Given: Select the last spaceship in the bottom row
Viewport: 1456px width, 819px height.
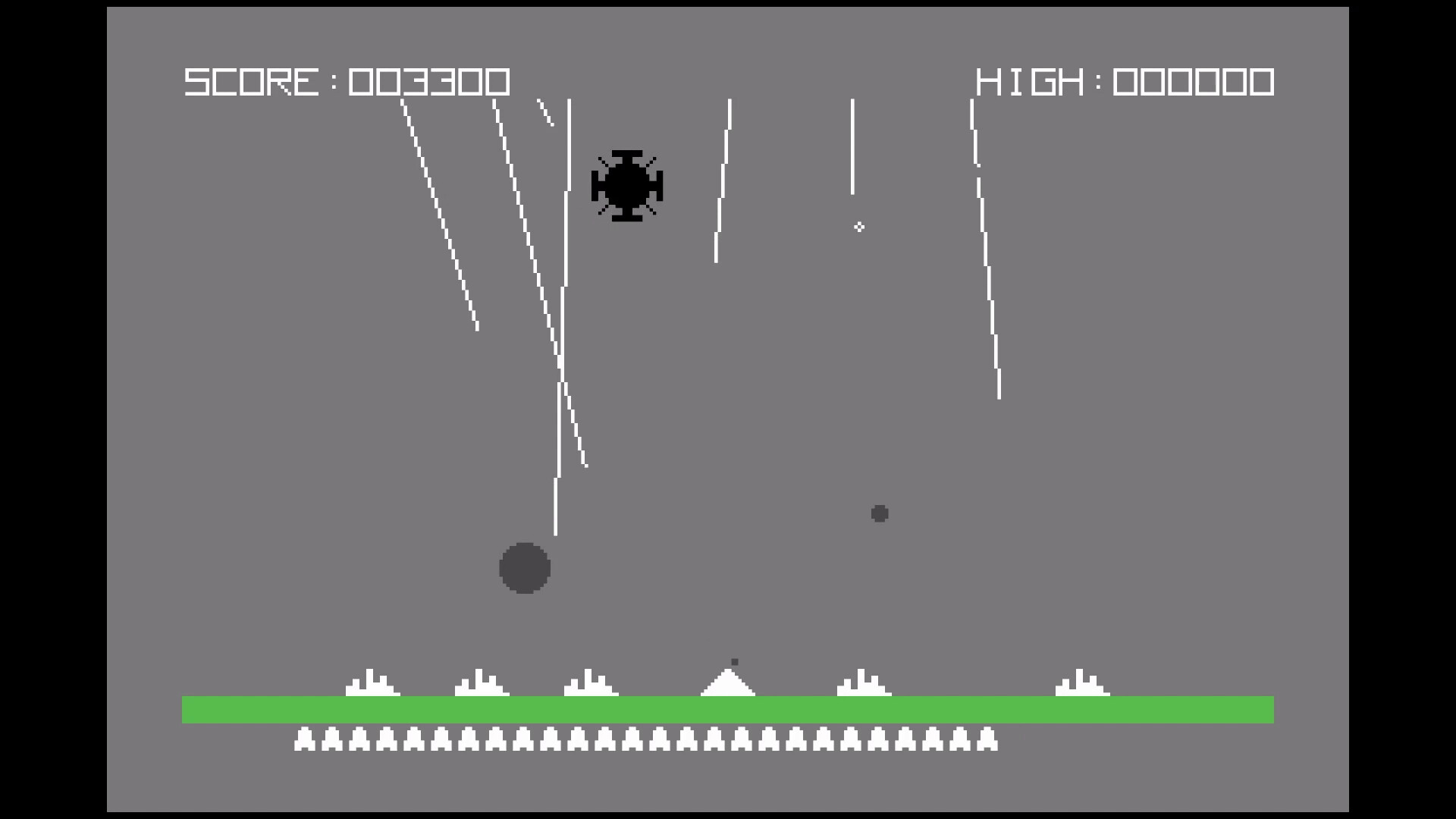Looking at the screenshot, I should pos(988,739).
